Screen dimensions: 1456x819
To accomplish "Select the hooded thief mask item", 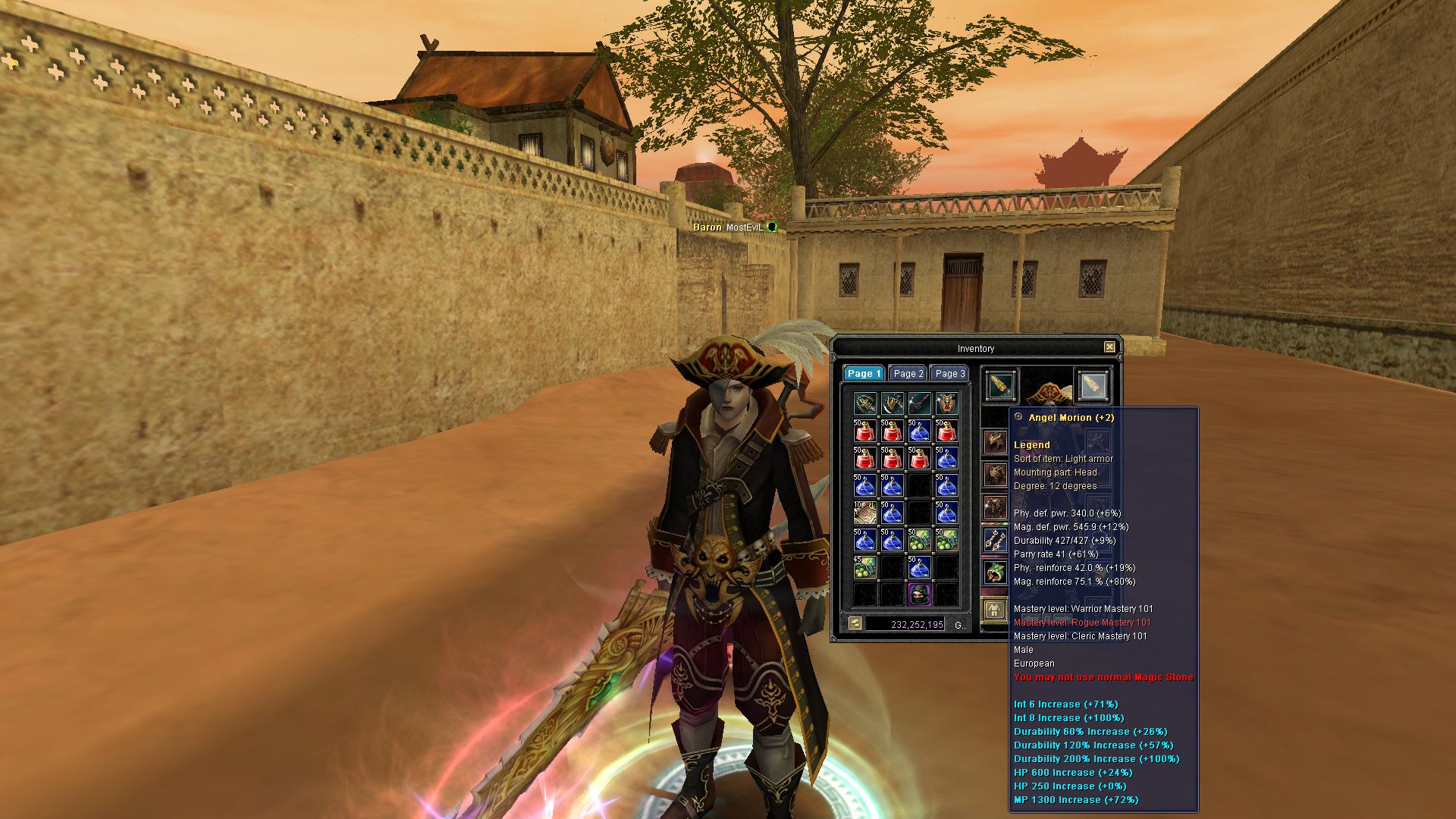I will (919, 594).
